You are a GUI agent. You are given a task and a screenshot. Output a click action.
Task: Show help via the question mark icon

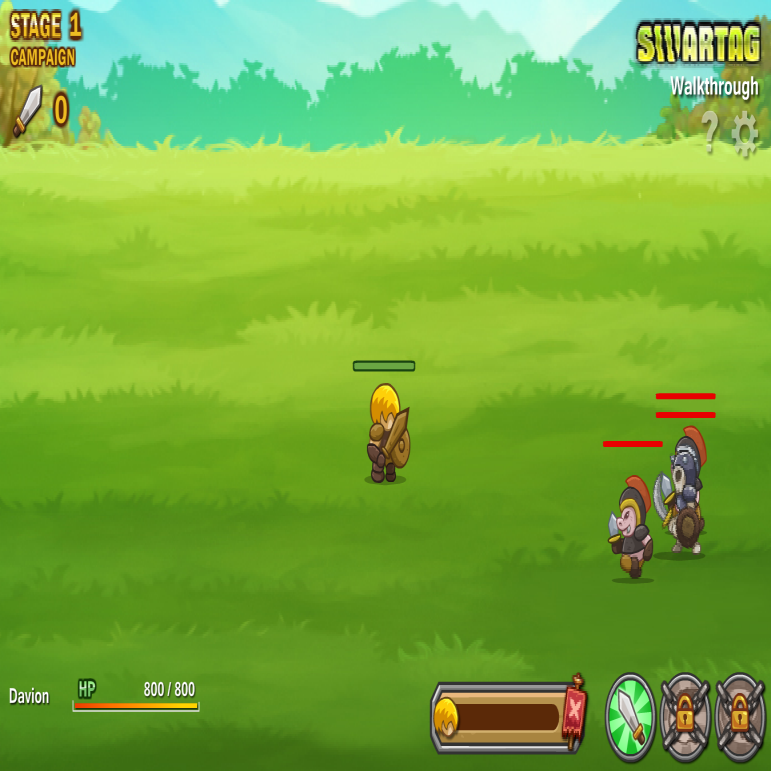click(709, 131)
